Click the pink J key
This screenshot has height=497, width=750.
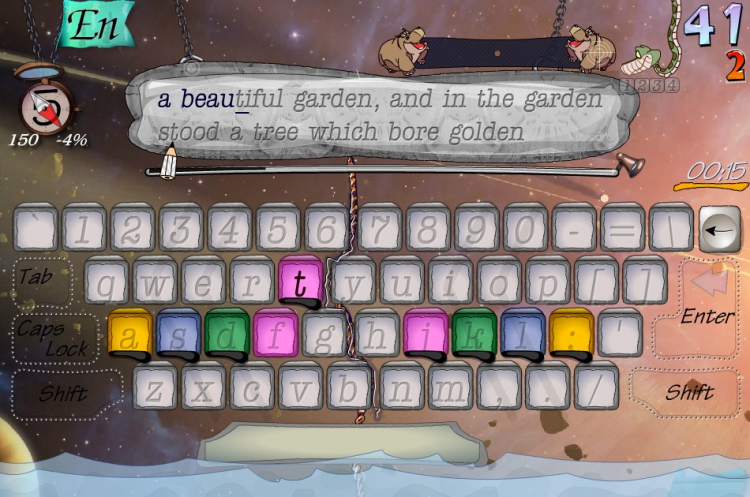point(425,334)
